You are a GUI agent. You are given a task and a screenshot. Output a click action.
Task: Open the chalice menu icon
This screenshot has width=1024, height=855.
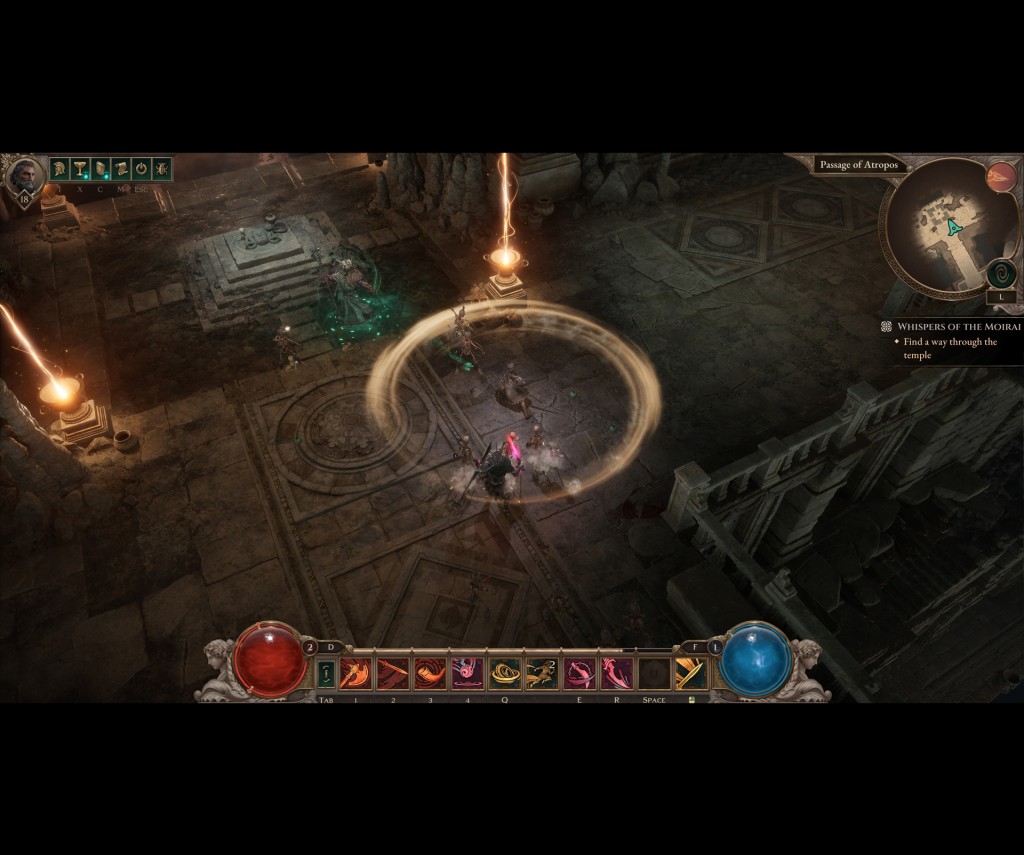[80, 169]
